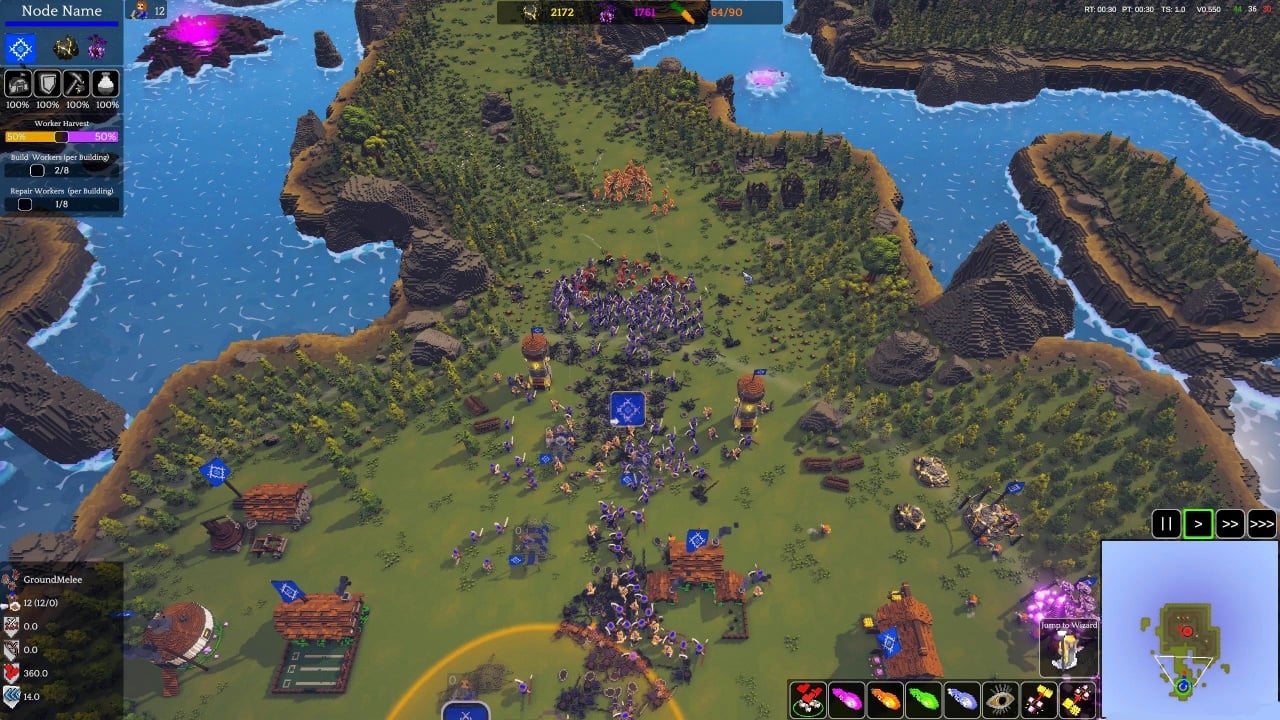Click on the minimap island
The image size is (1280, 720).
click(x=1187, y=636)
